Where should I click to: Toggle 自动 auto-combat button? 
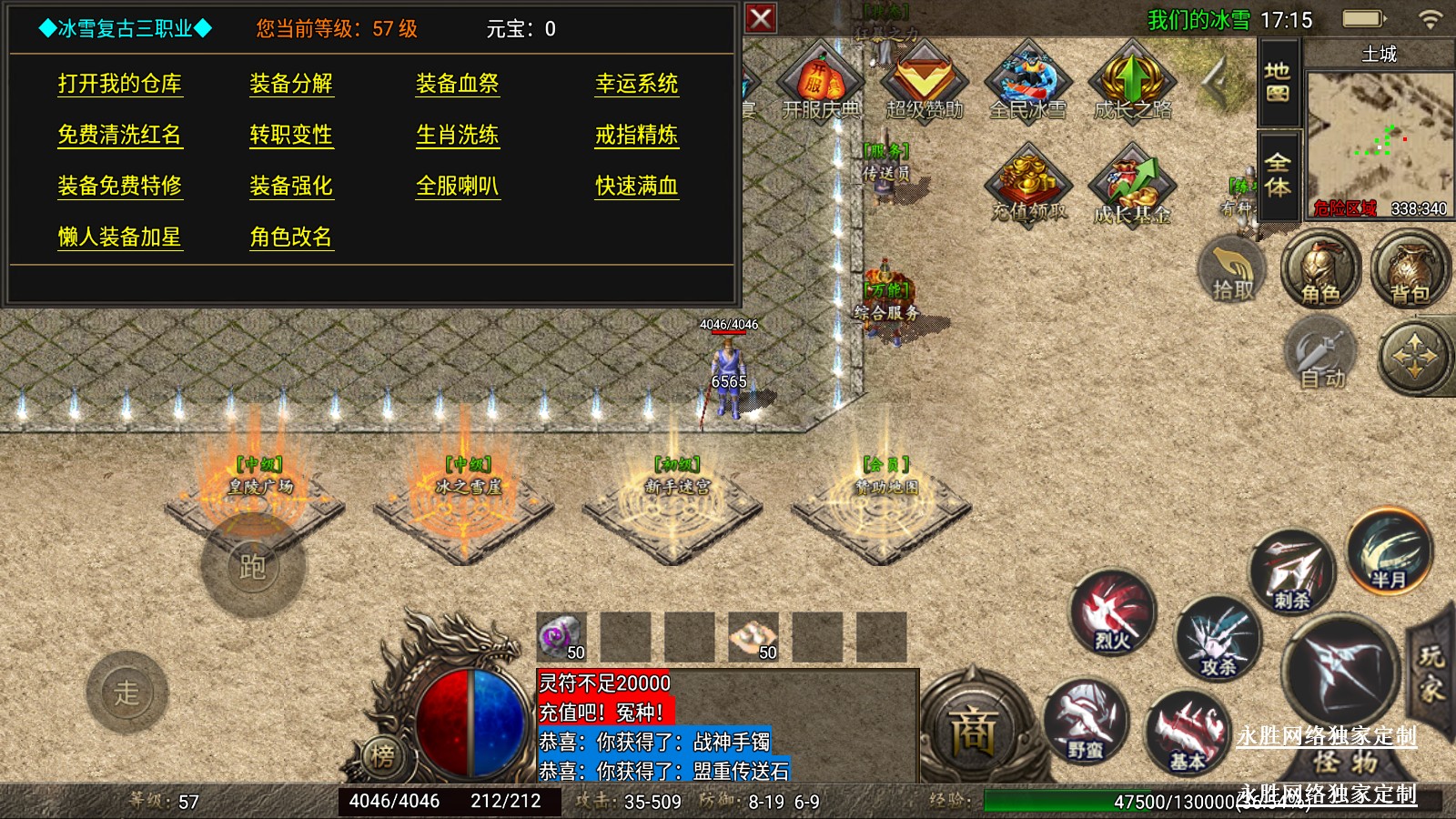tap(1321, 357)
